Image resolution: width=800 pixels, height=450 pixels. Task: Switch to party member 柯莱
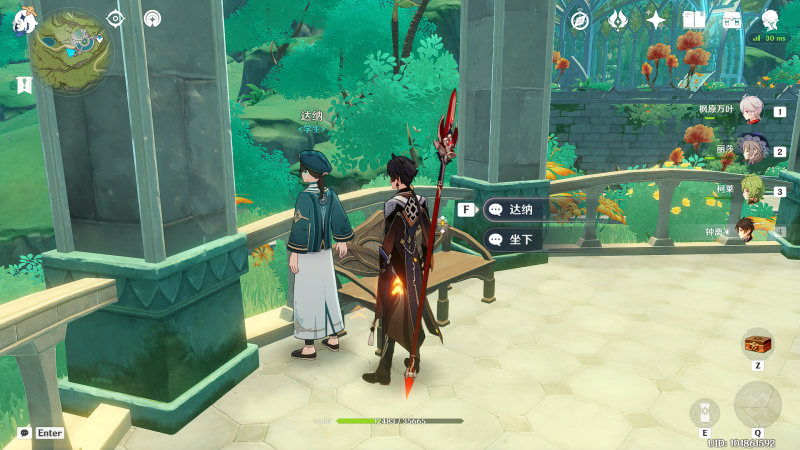click(752, 190)
